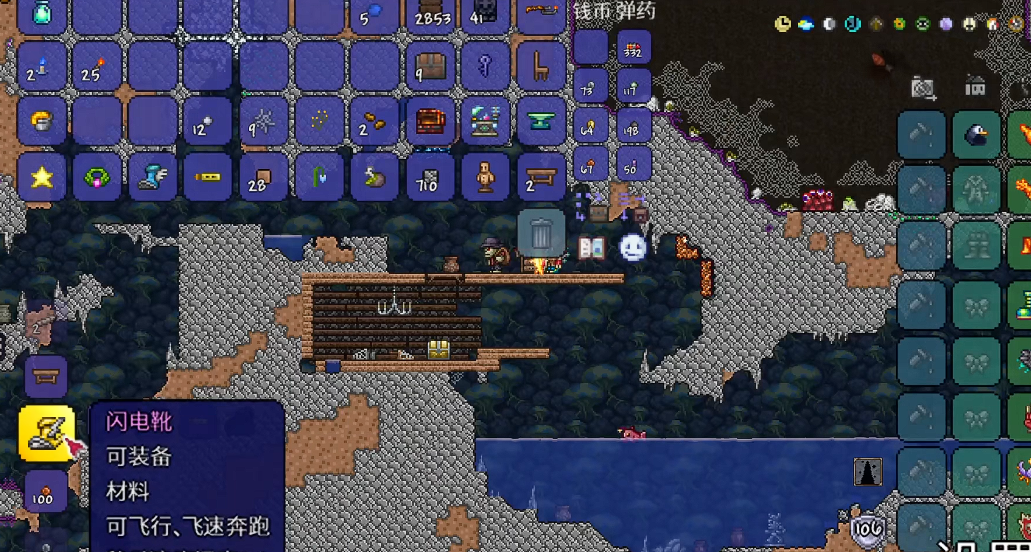The height and width of the screenshot is (552, 1031).
Task: Open the camera mode icon
Action: point(922,89)
